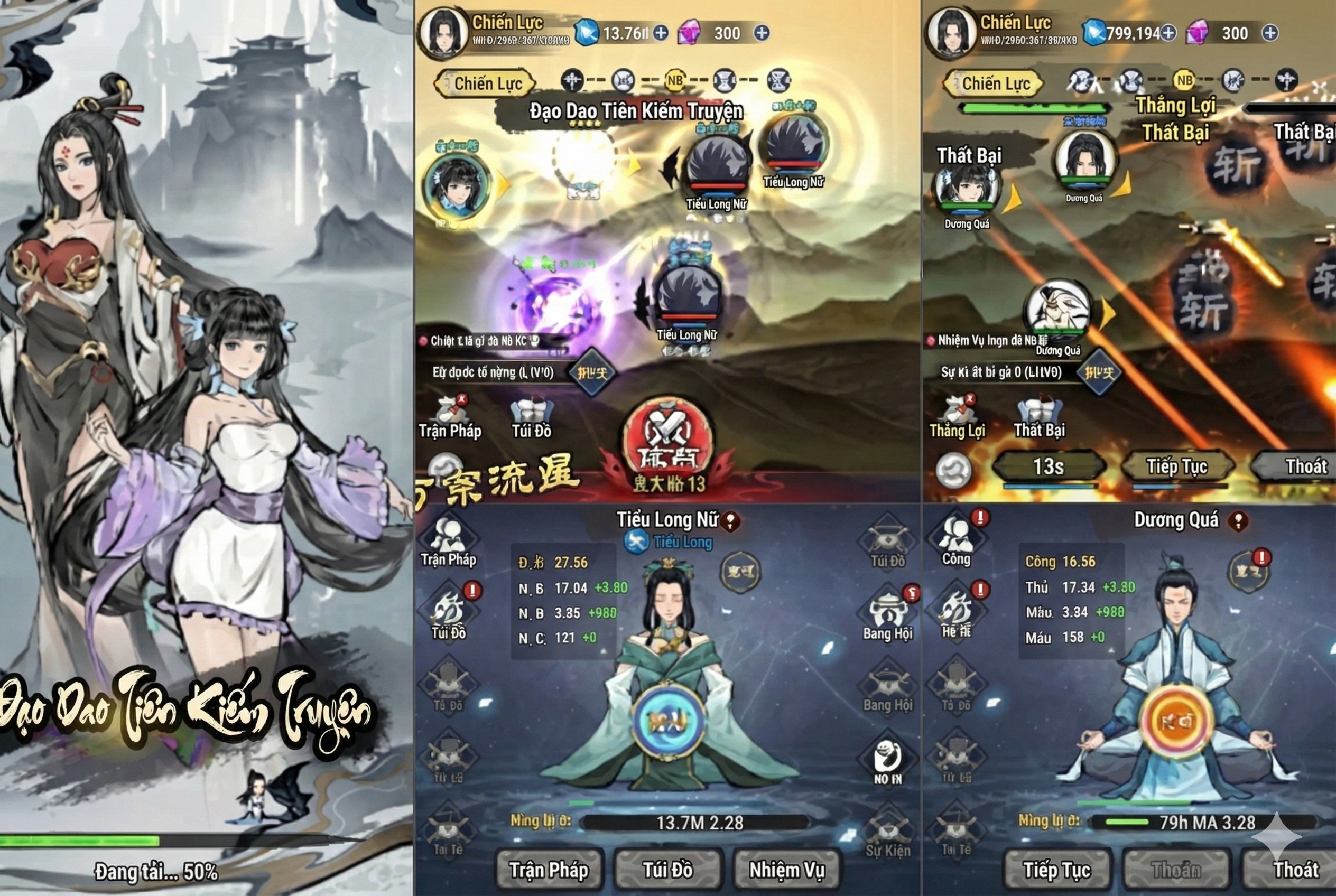
Task: Open the Nhiệm Vụ button
Action: pyautogui.click(x=786, y=870)
